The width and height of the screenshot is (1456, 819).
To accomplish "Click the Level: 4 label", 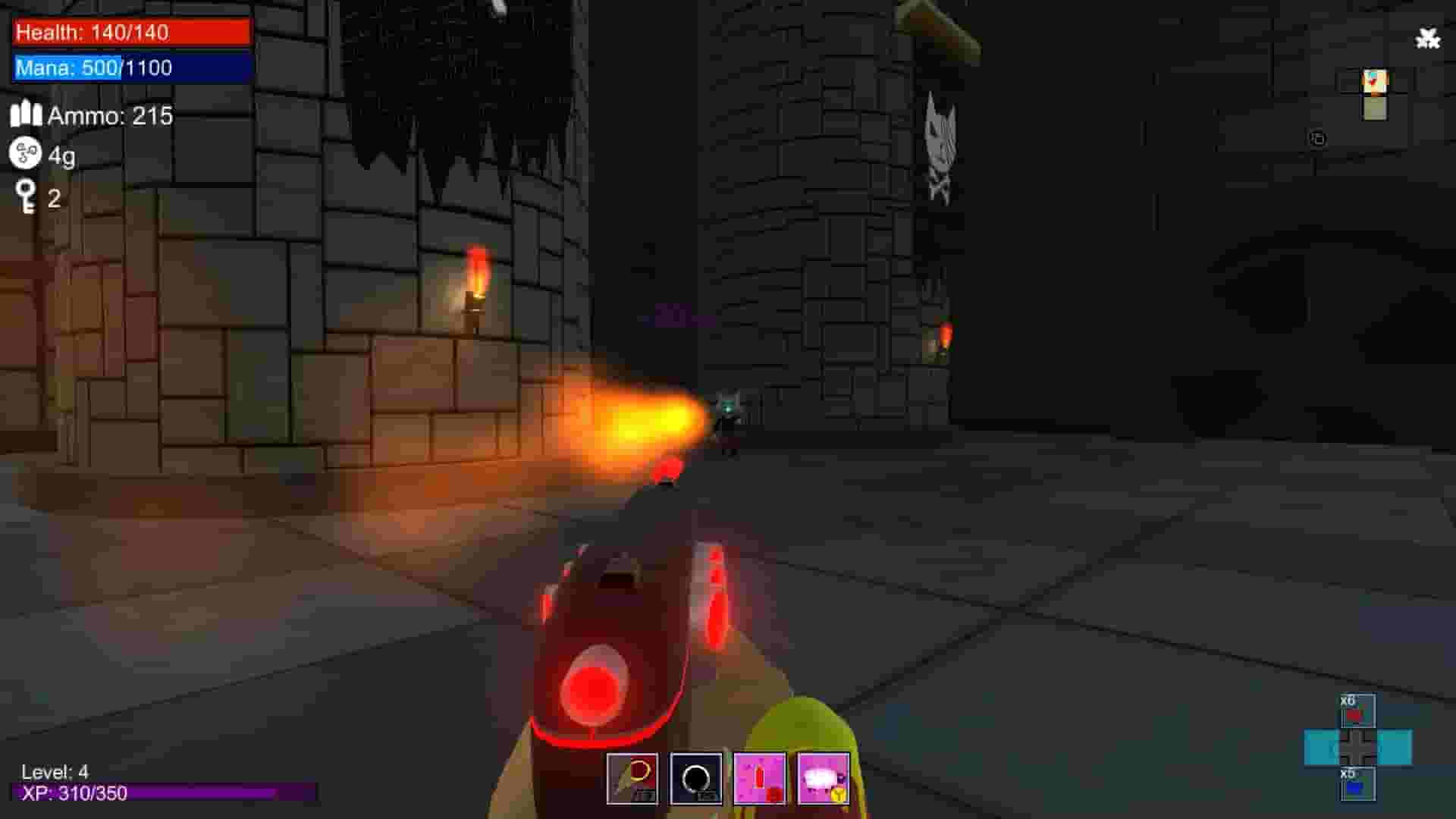I will 53,772.
